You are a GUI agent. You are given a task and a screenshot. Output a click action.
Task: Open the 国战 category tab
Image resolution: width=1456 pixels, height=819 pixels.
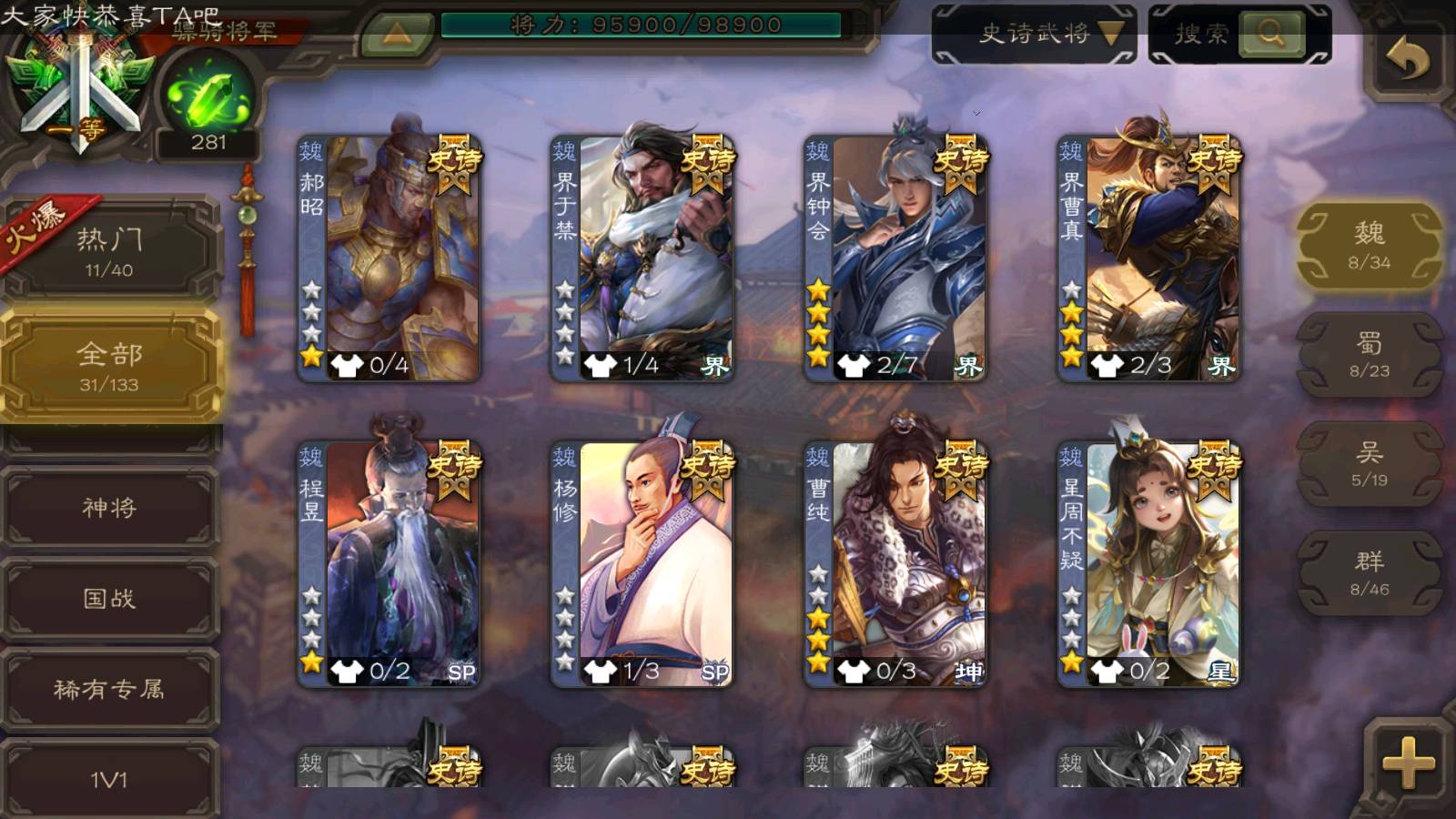[x=109, y=598]
